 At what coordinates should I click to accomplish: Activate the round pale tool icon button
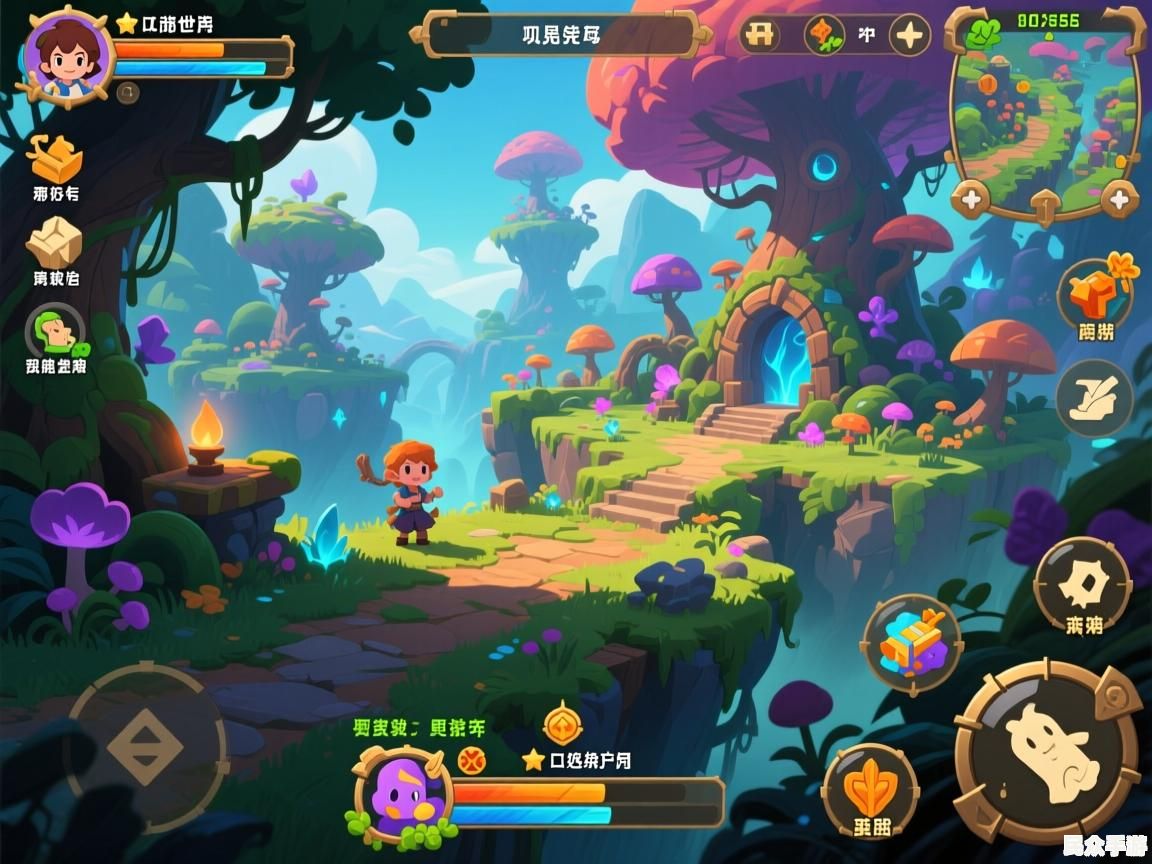click(x=1094, y=398)
